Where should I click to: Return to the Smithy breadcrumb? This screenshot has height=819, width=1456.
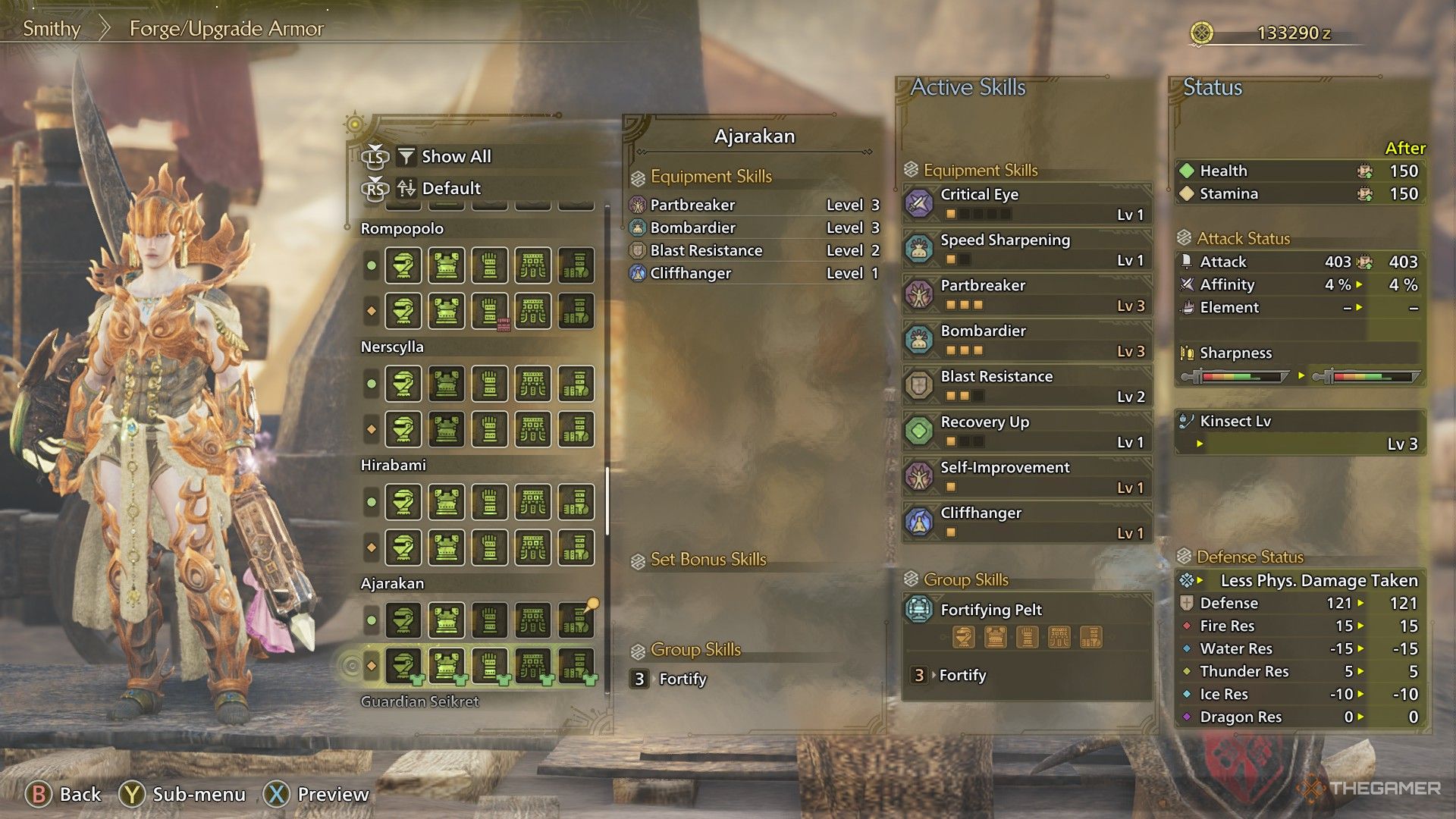coord(52,29)
